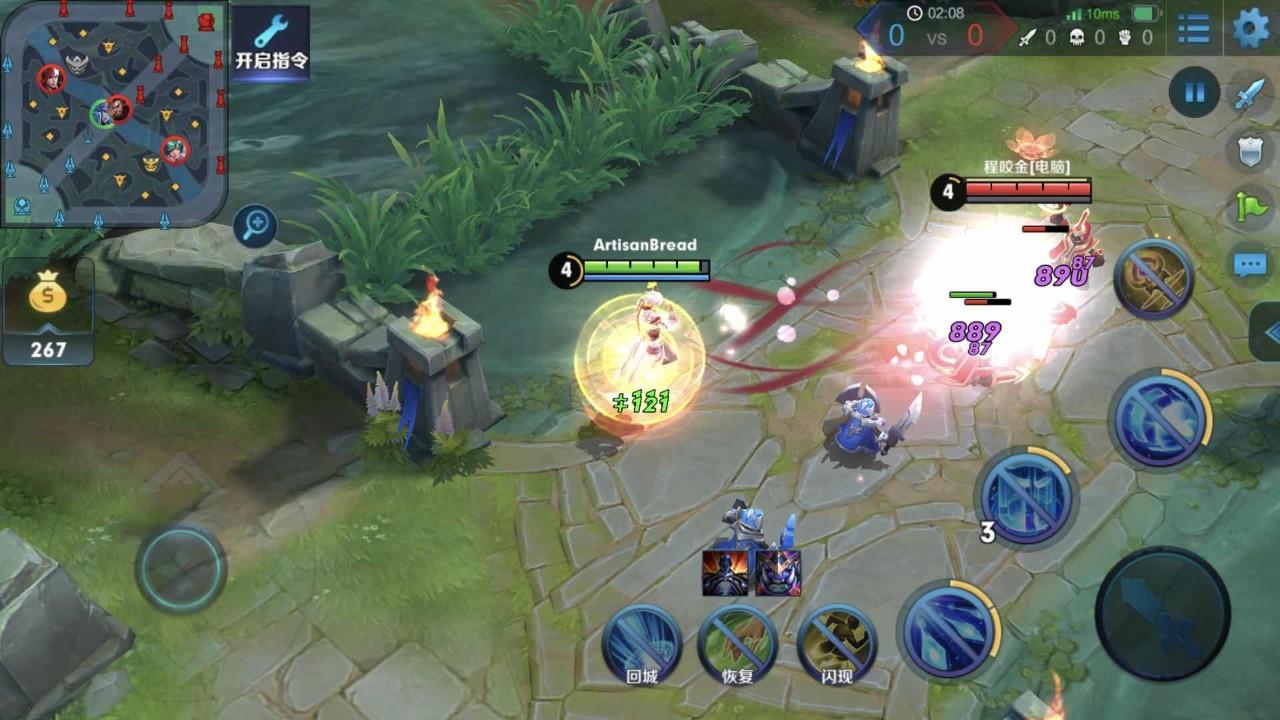Tap the main sword attack button

[x=1162, y=613]
